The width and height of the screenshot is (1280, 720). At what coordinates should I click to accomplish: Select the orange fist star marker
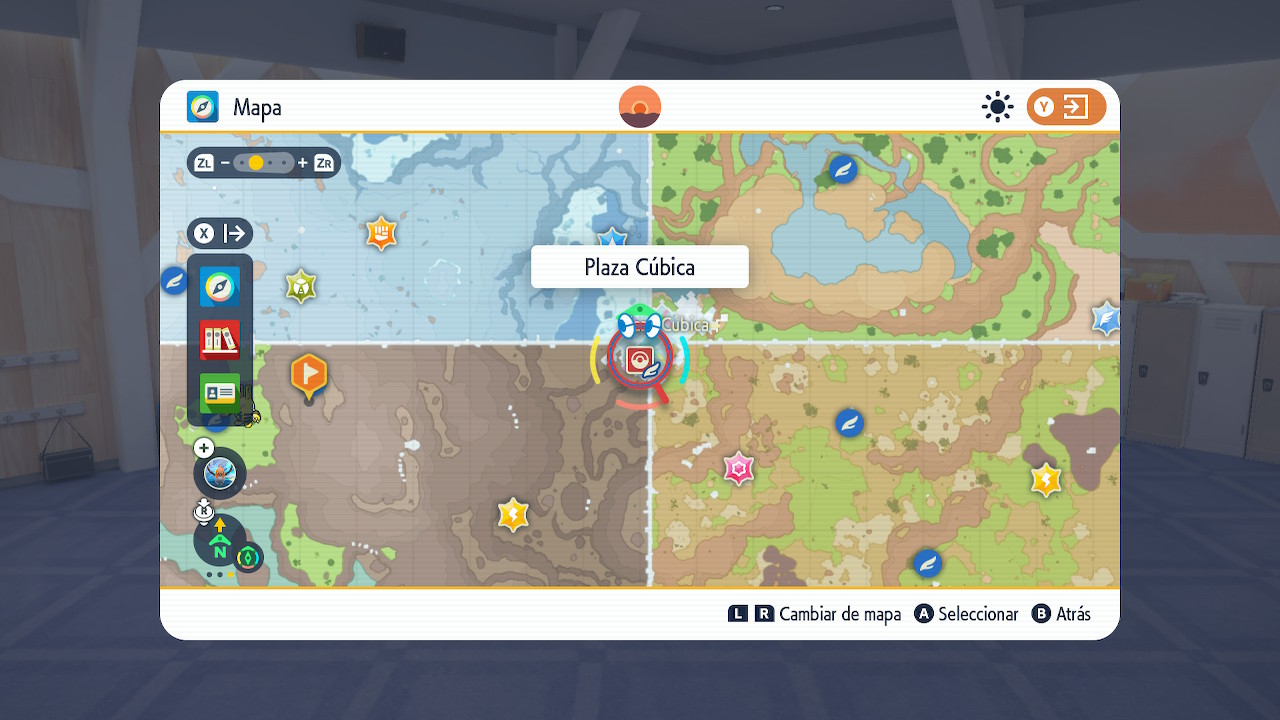point(381,234)
